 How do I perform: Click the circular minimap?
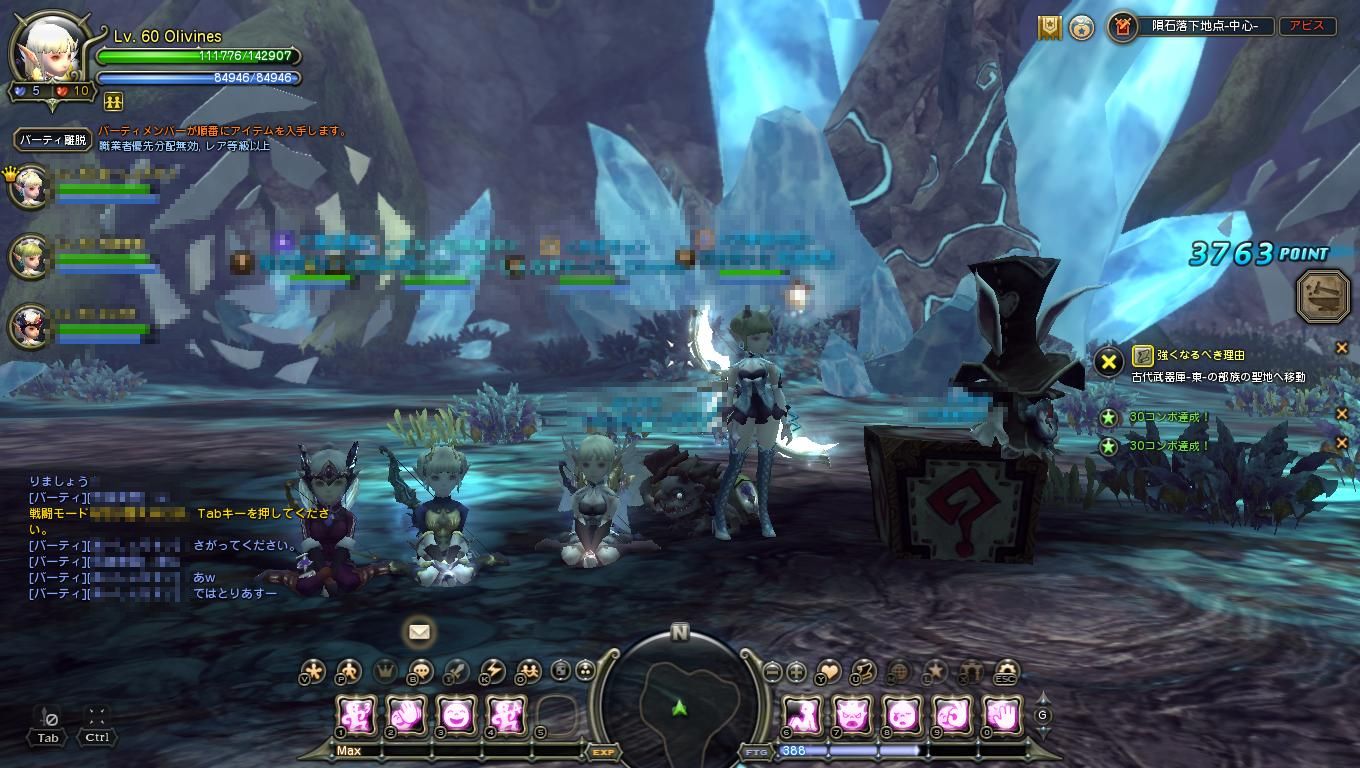[x=680, y=698]
